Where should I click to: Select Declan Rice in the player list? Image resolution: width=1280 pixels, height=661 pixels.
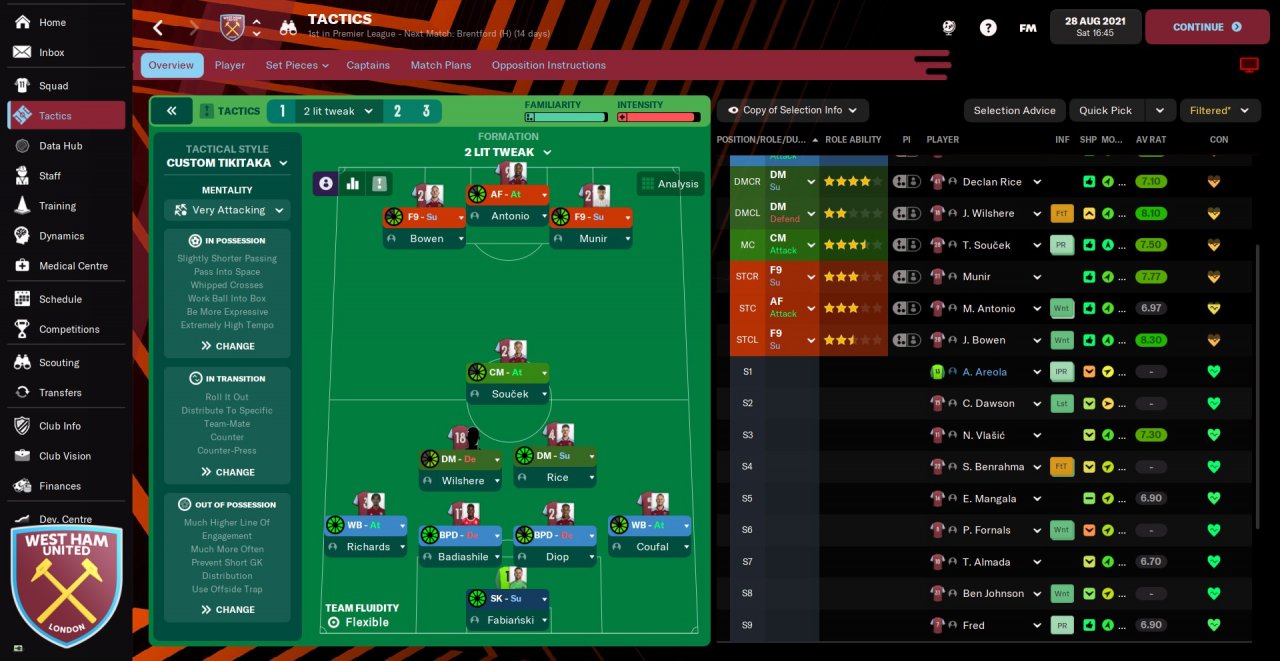(992, 182)
